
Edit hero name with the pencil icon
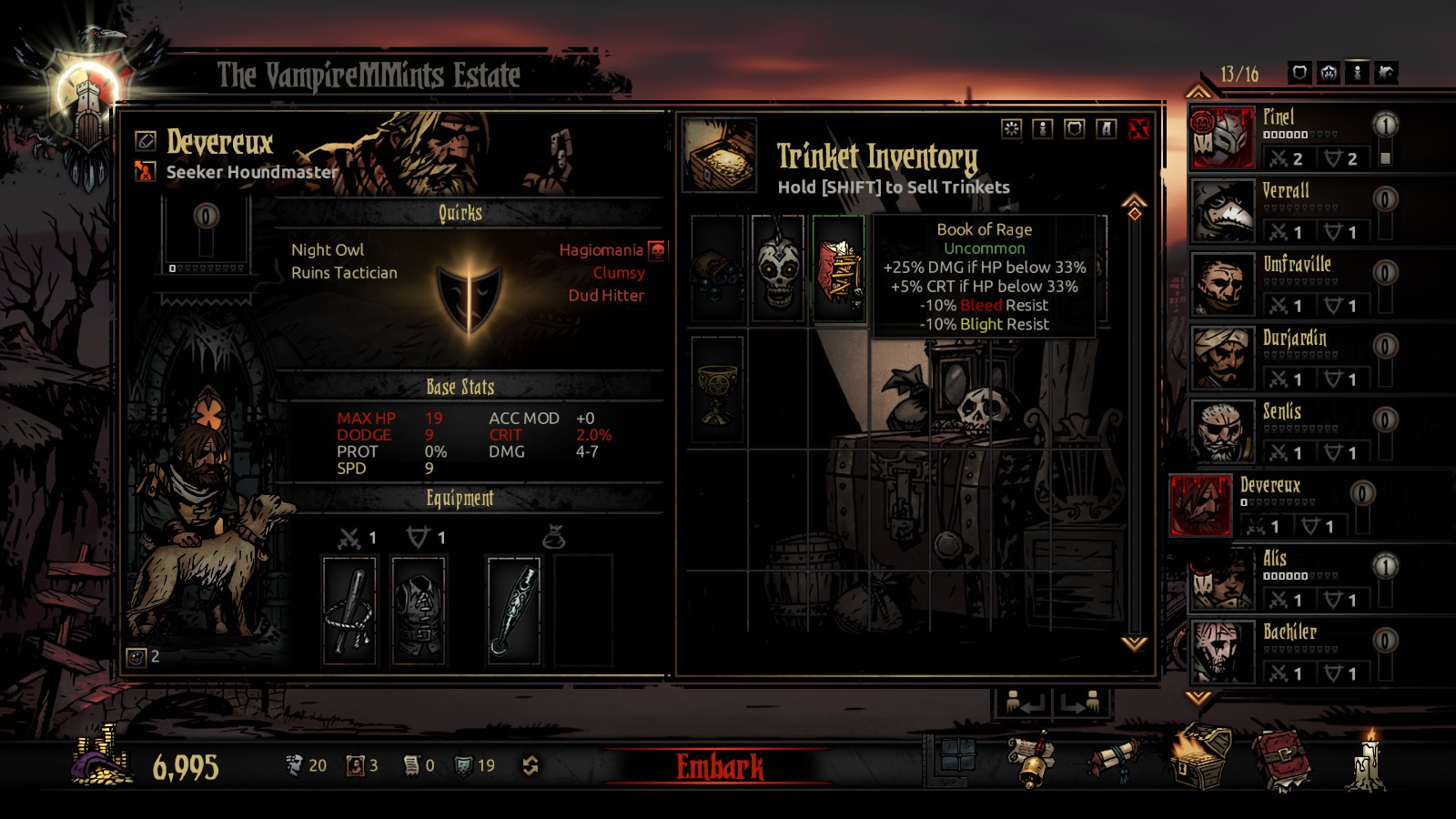coord(146,140)
